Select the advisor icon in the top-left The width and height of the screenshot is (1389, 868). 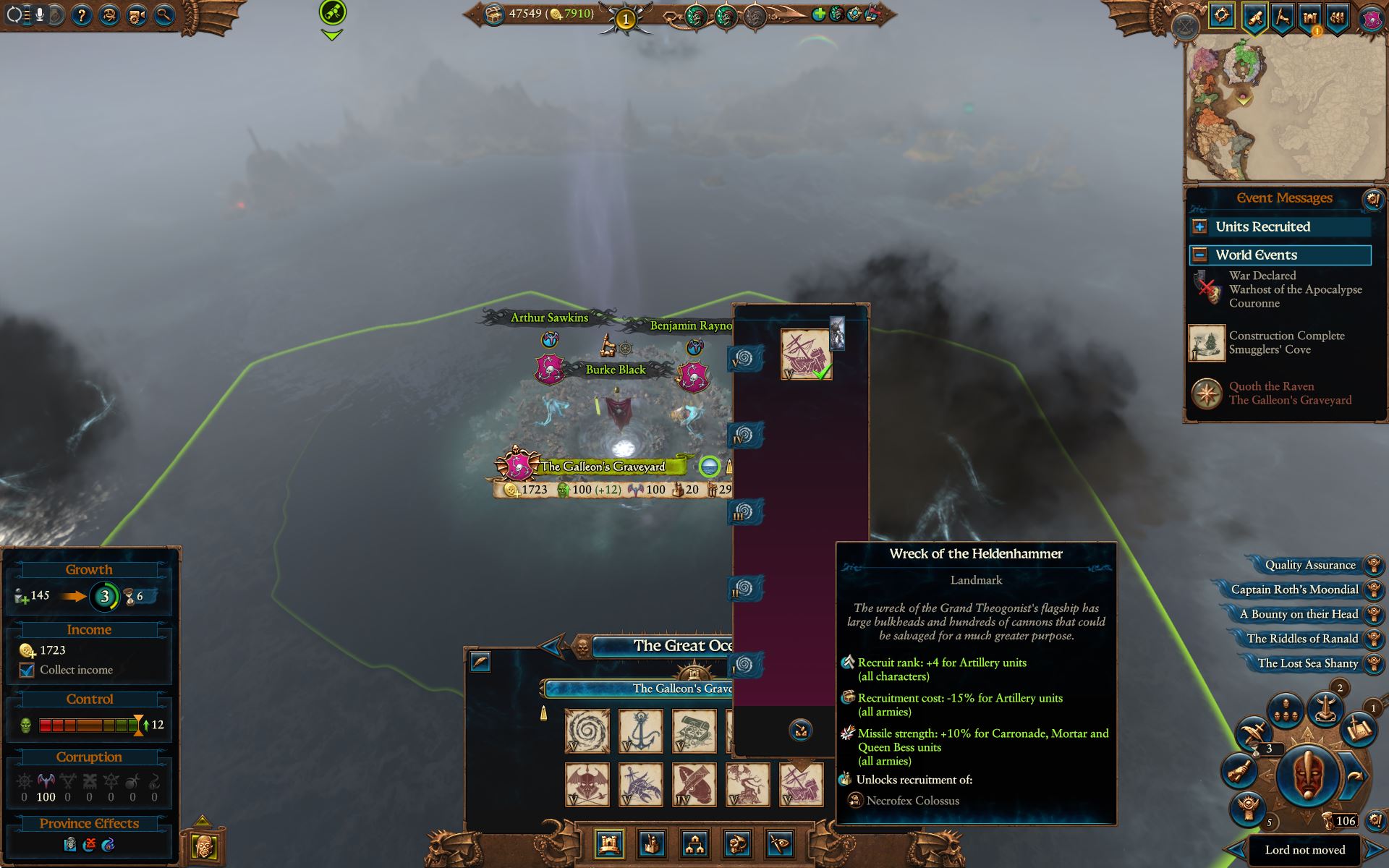109,17
